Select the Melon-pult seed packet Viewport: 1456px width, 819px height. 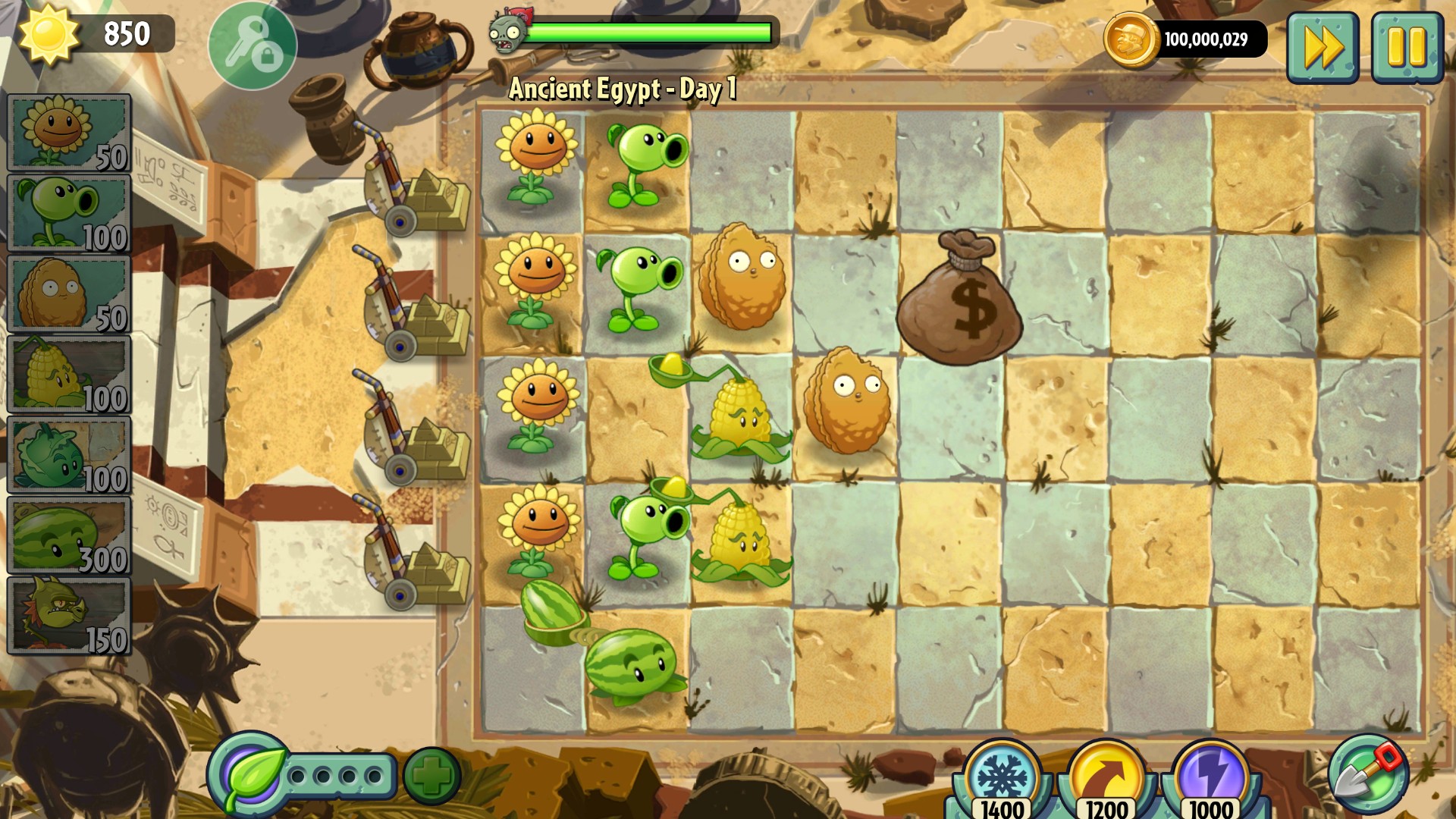(68, 535)
